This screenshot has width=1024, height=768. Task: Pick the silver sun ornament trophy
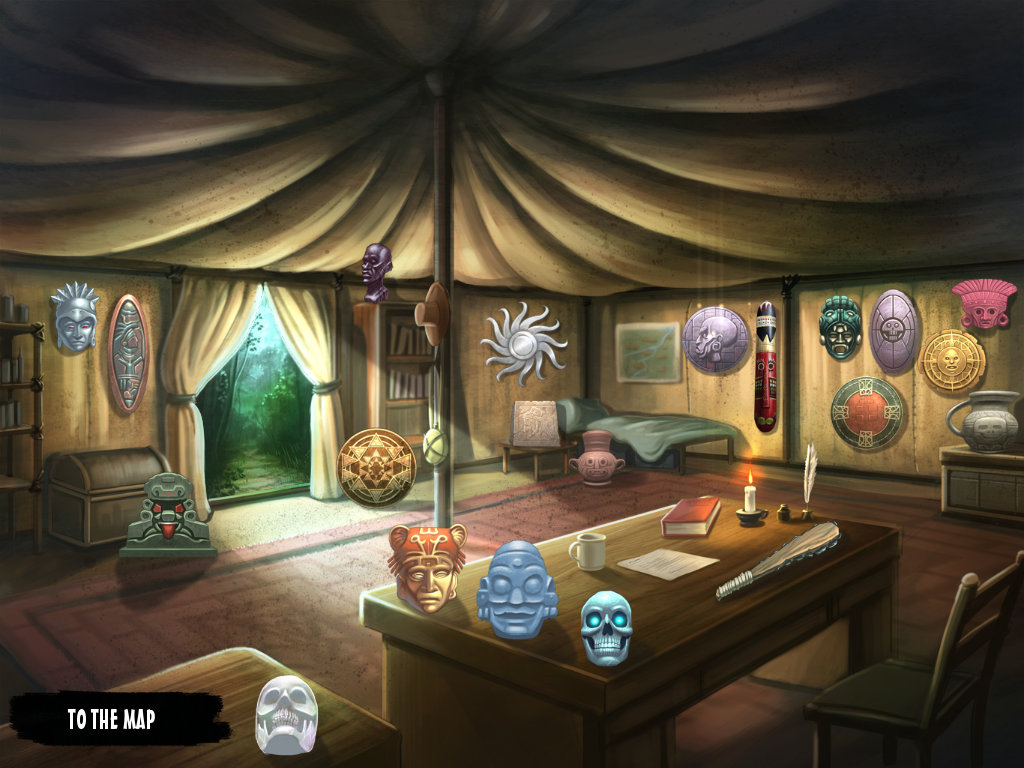point(523,343)
